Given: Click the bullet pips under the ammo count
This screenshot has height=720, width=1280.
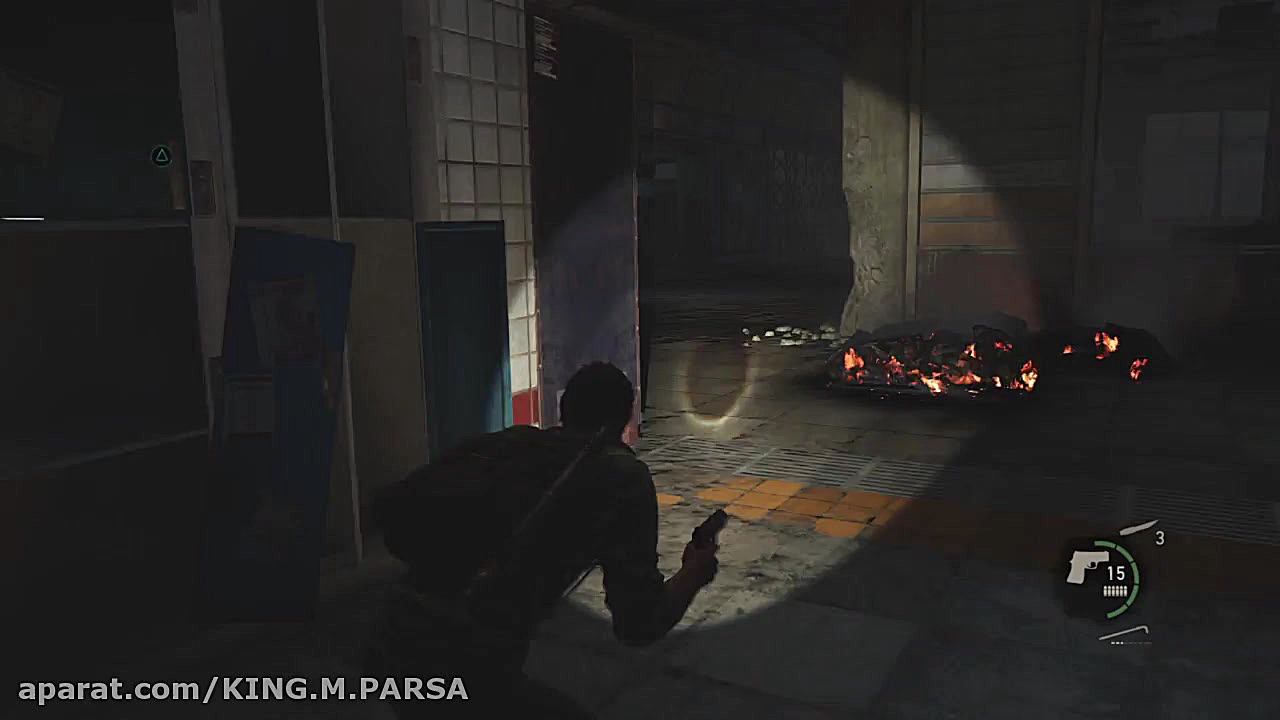Looking at the screenshot, I should pos(1114,590).
